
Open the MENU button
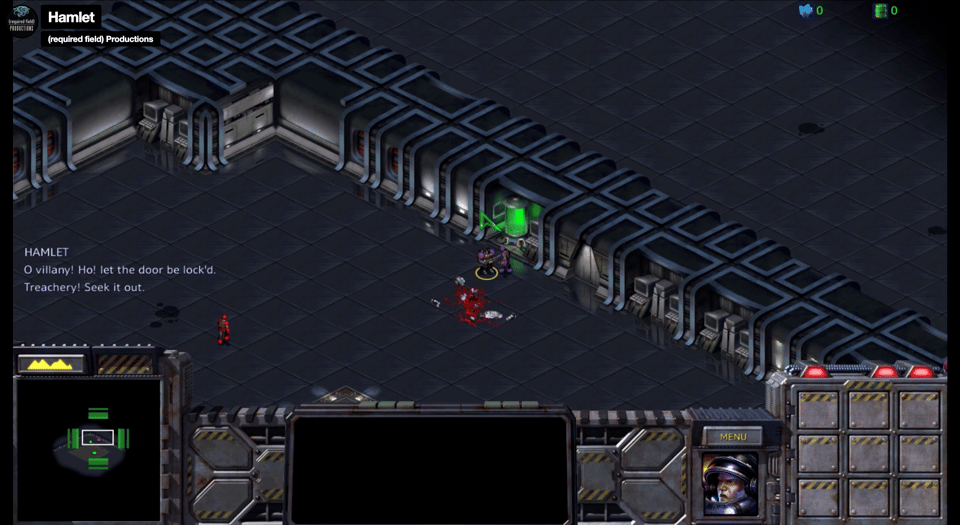coord(733,437)
